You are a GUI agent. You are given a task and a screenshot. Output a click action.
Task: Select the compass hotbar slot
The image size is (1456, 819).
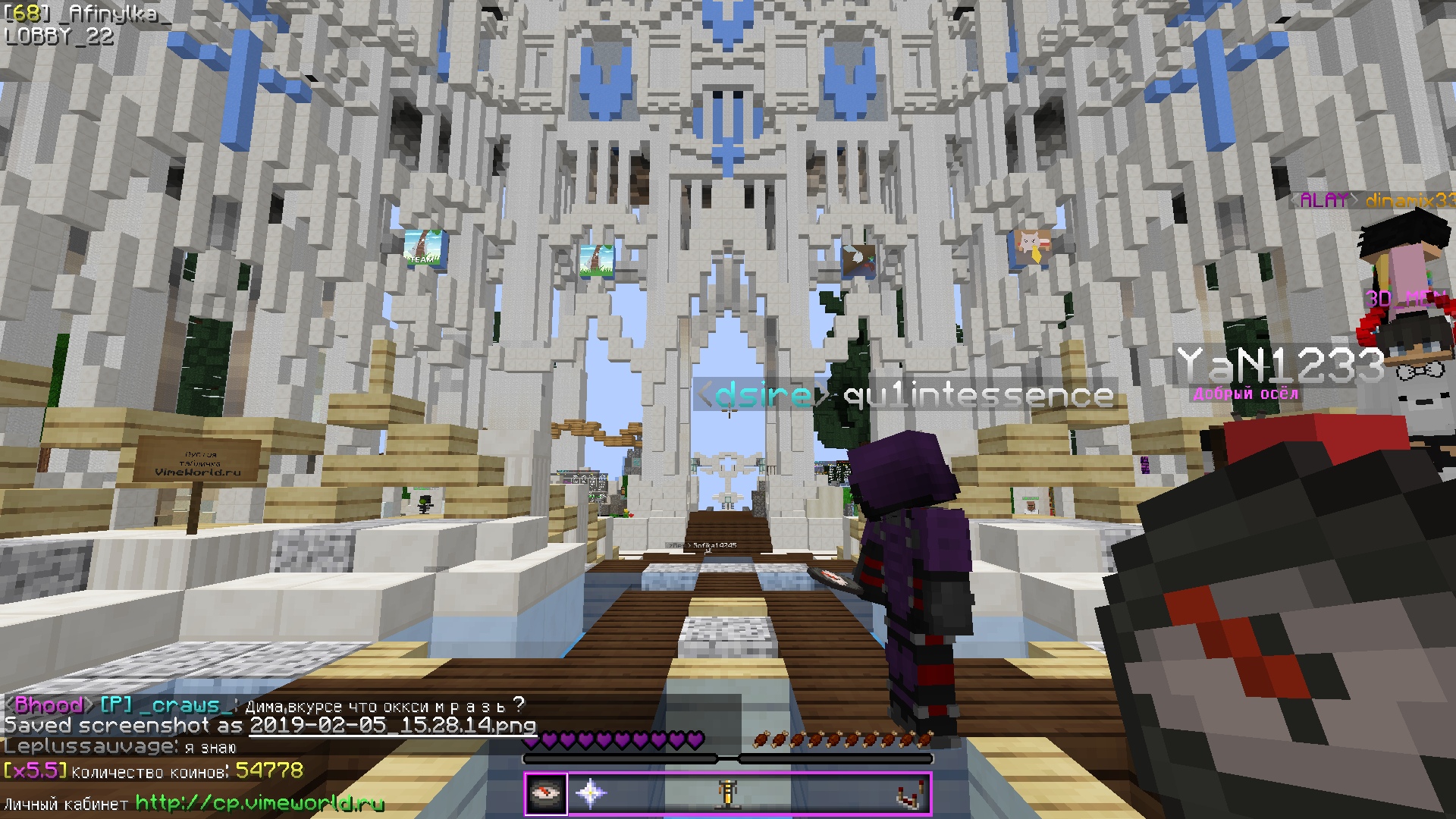point(546,793)
